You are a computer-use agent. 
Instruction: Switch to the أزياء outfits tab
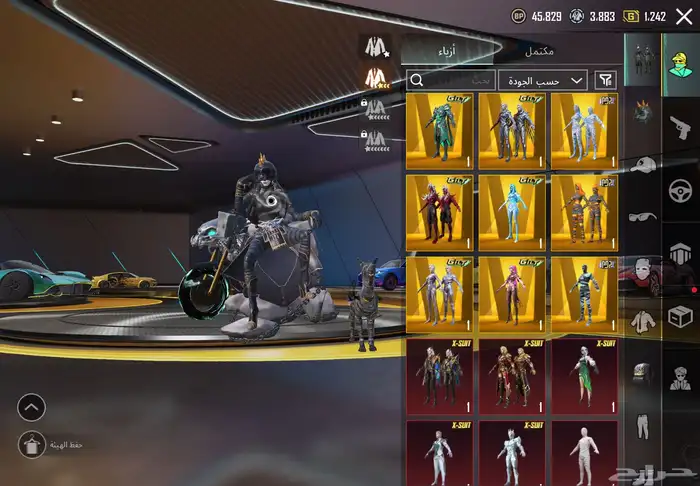click(447, 51)
